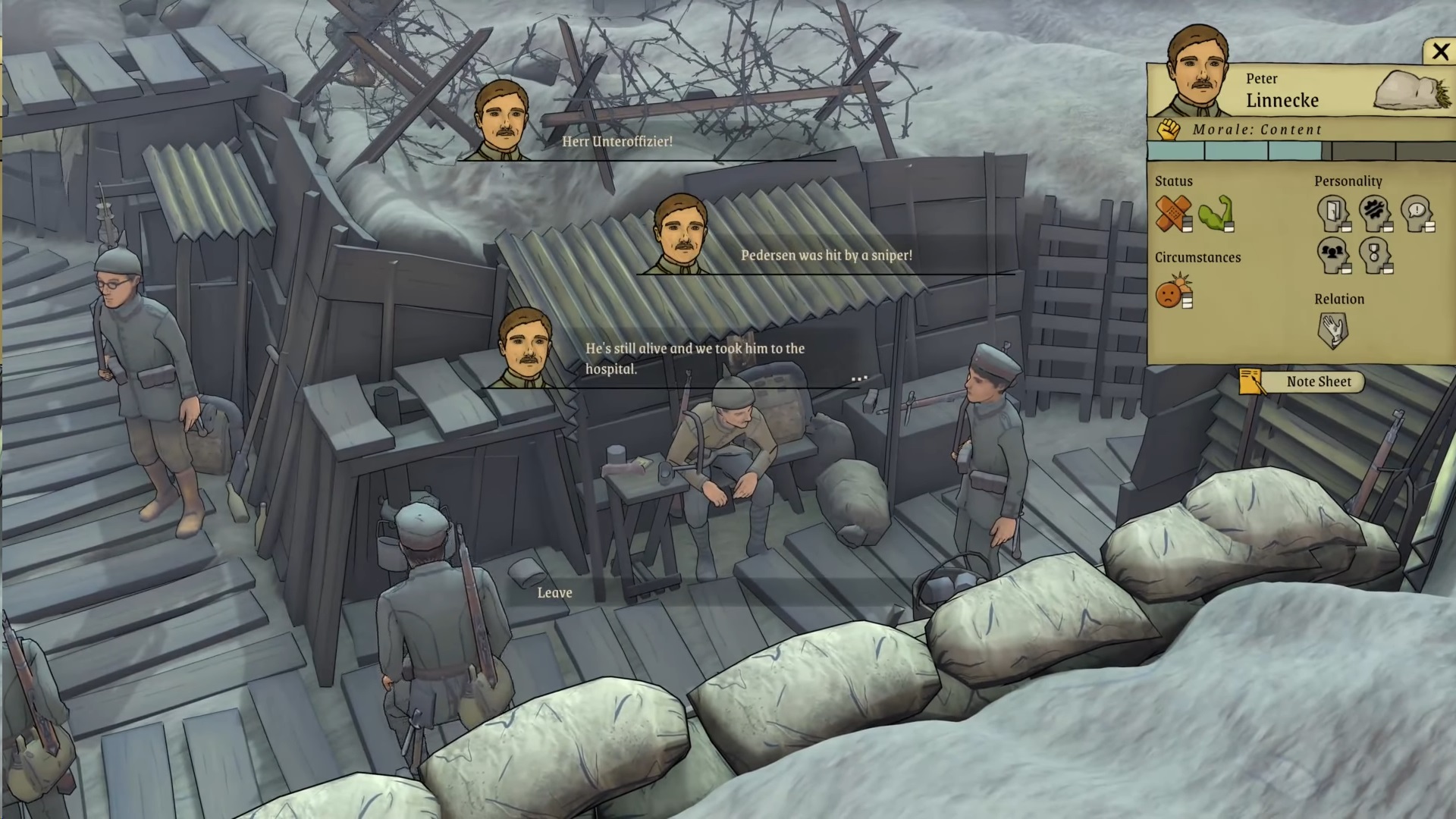Inspect the door-in-head personality trait

coord(1332,214)
